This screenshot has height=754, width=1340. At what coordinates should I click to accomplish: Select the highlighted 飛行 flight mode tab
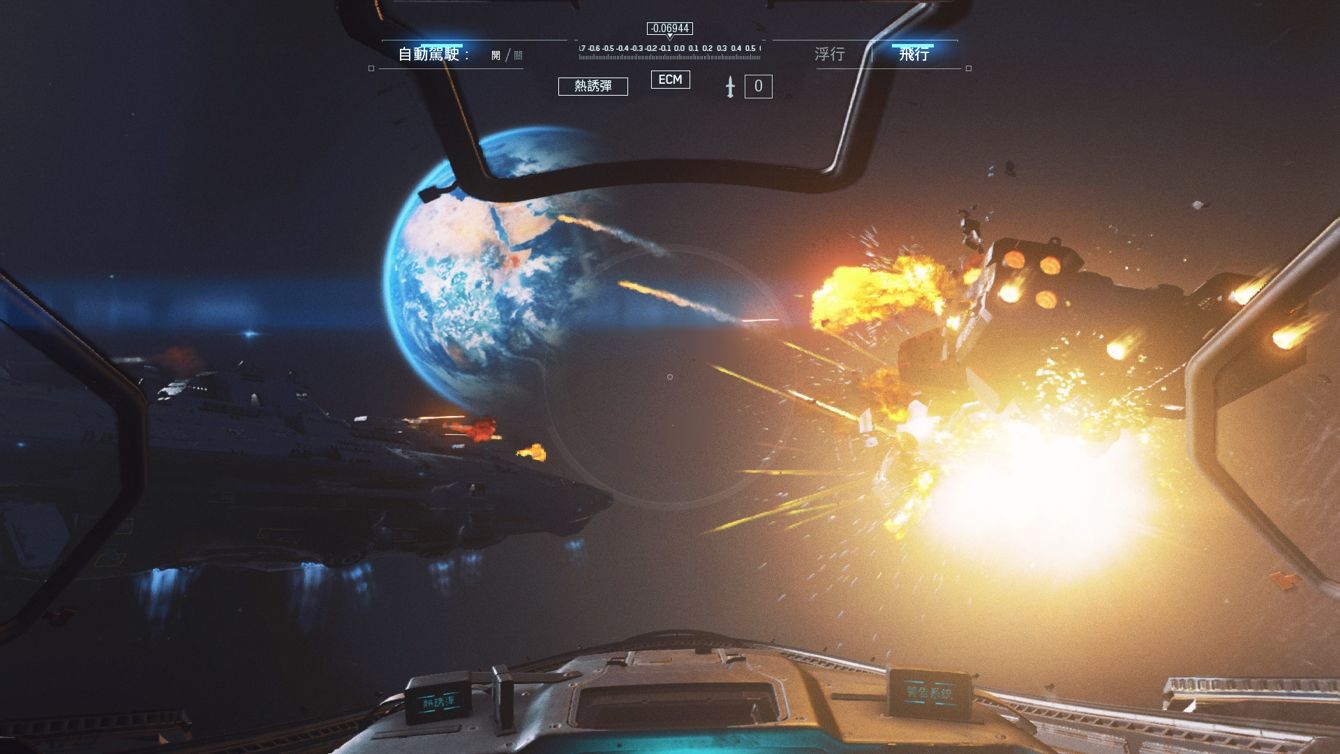pos(916,52)
